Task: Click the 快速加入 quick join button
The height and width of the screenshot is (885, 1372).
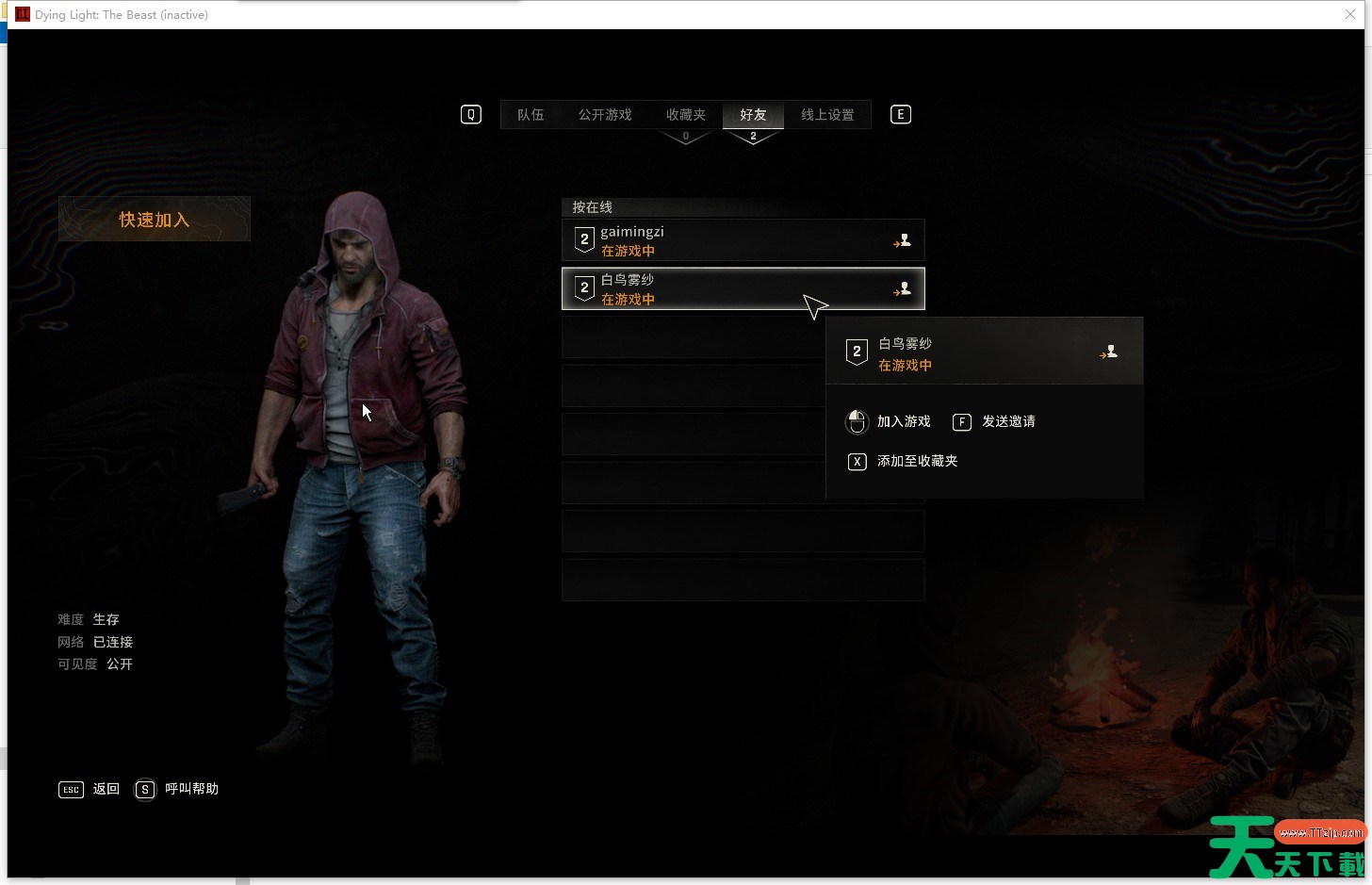Action: [155, 220]
